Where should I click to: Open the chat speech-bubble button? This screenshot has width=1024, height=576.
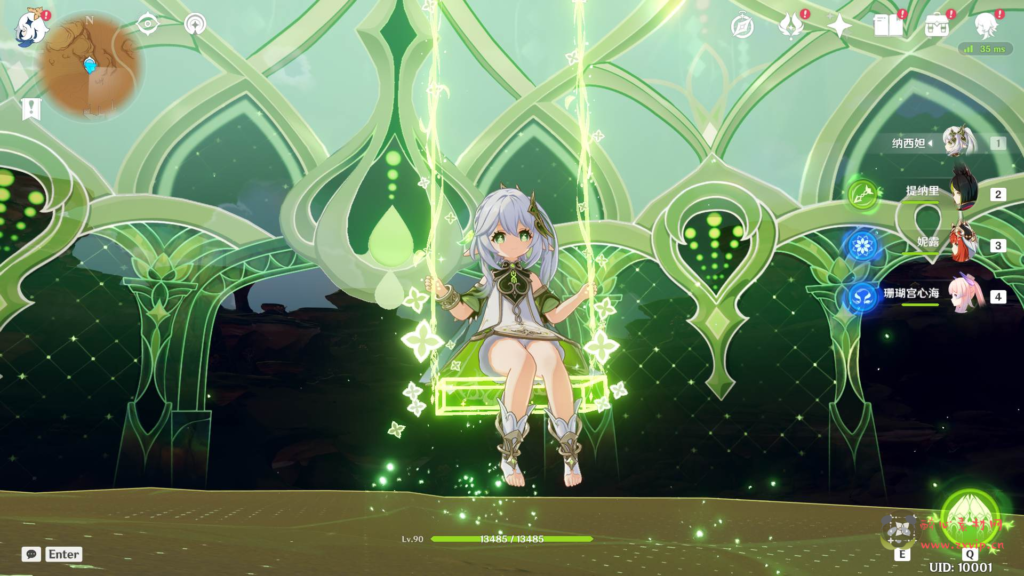[x=31, y=554]
